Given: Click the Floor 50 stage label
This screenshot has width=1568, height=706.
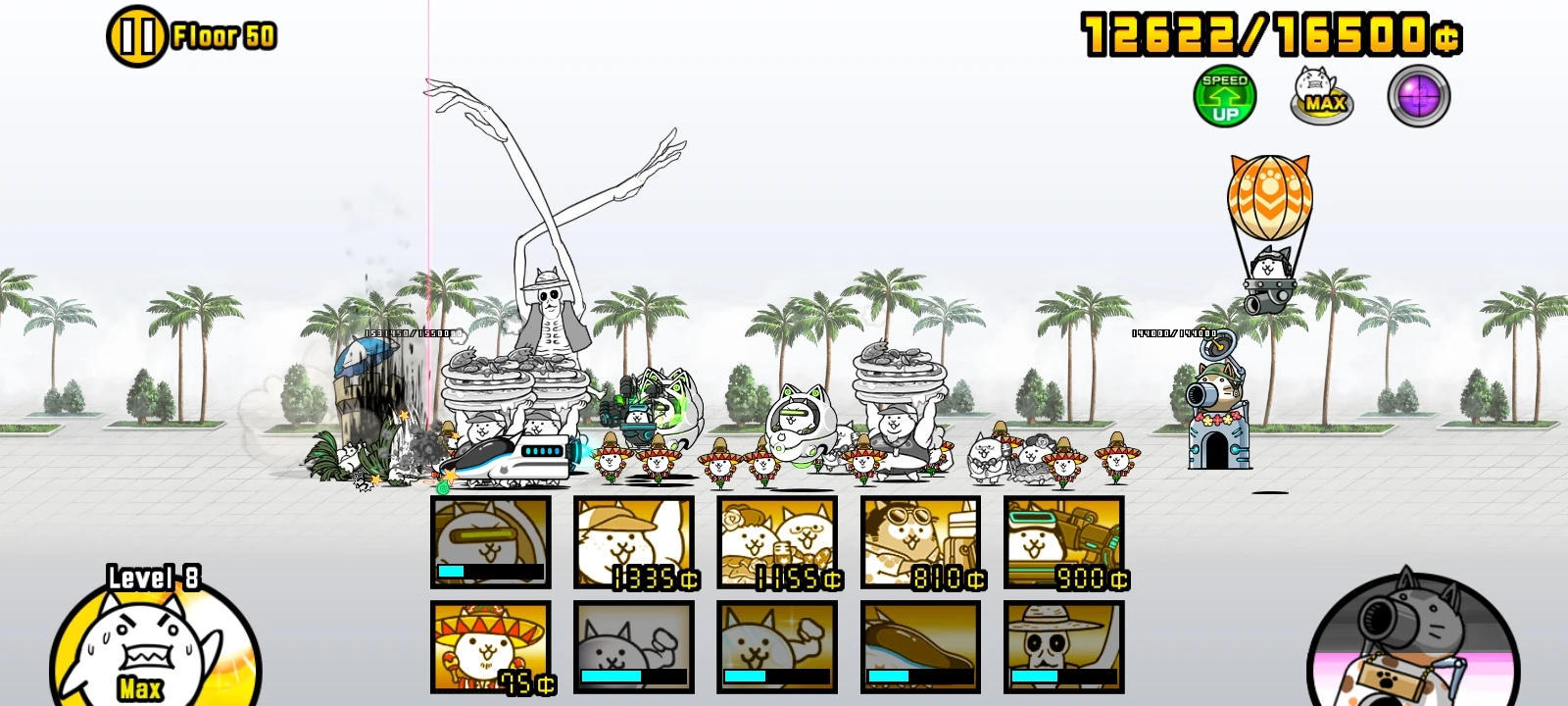Looking at the screenshot, I should [223, 37].
